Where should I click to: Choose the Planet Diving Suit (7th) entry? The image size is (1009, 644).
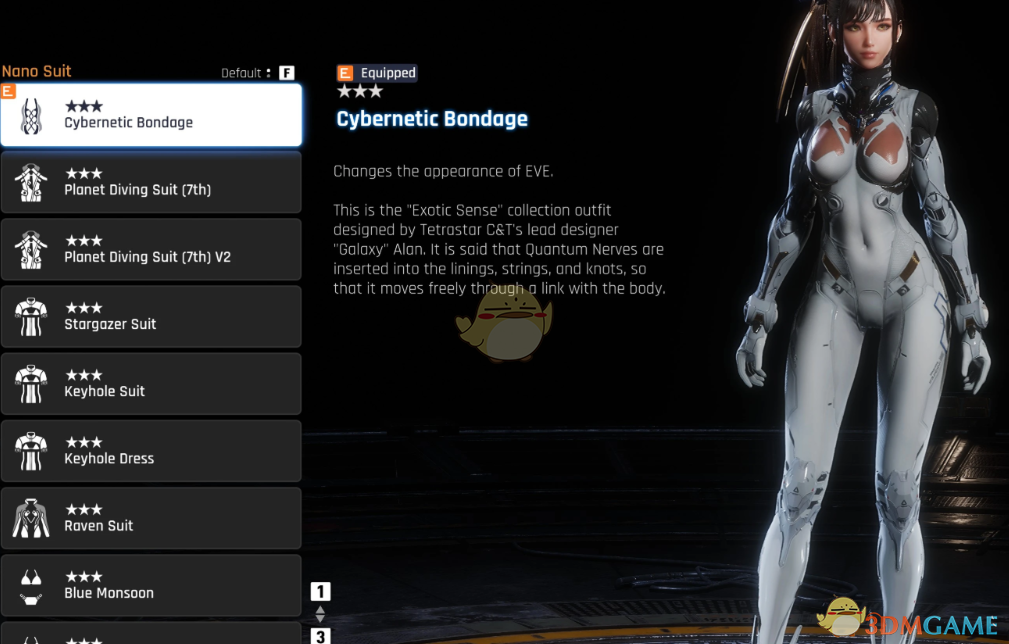coord(151,182)
